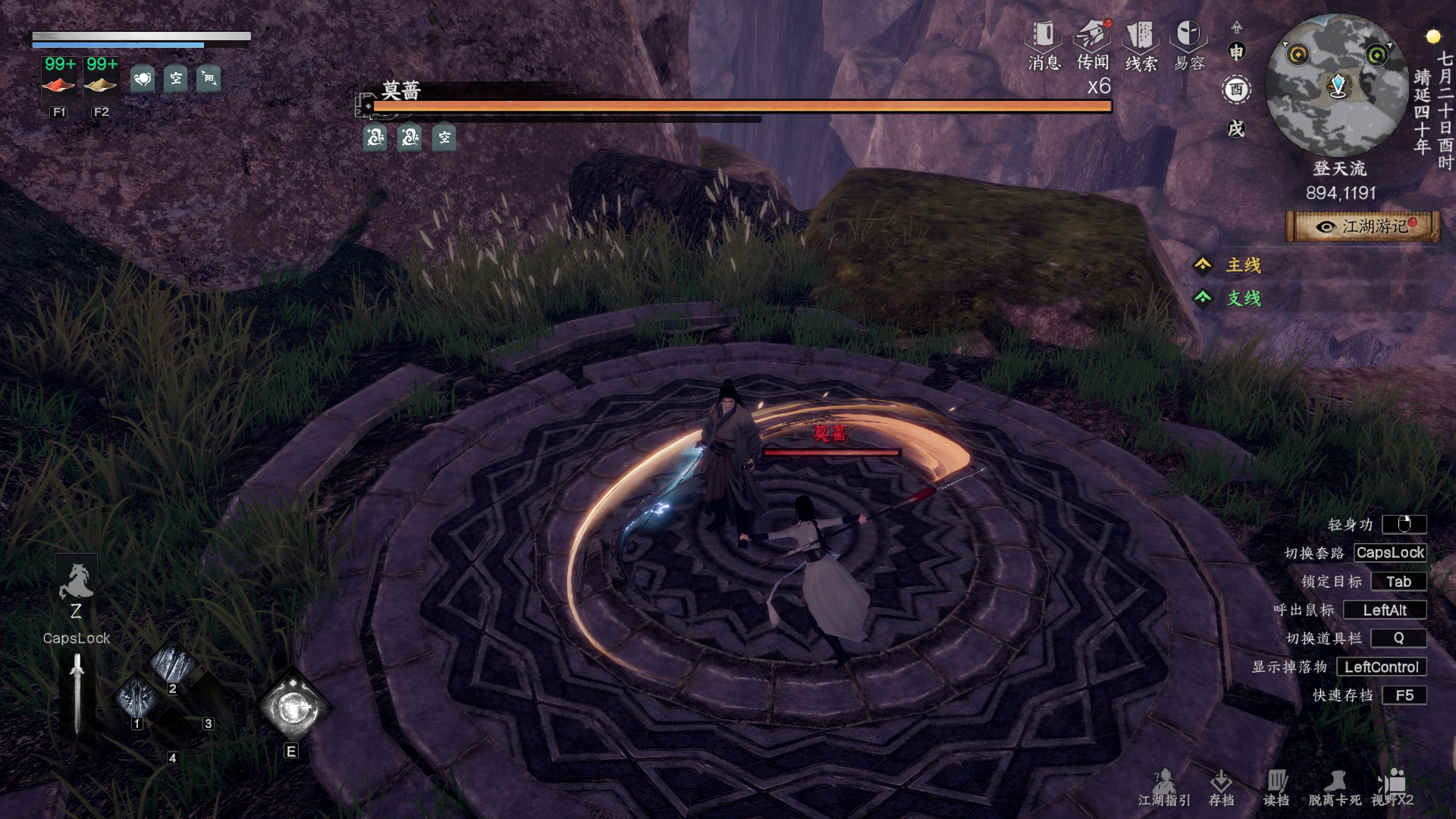Screen dimensions: 1456x819
Task: Activate skill slot 1 ability
Action: [137, 698]
